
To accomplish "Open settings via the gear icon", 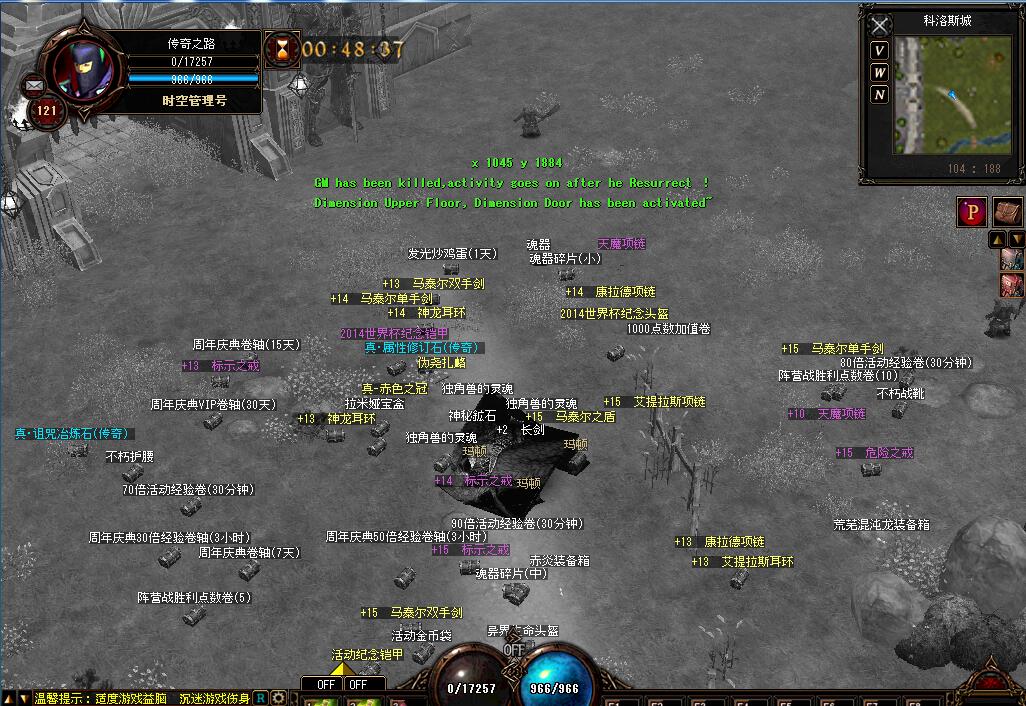I will pyautogui.click(x=278, y=697).
